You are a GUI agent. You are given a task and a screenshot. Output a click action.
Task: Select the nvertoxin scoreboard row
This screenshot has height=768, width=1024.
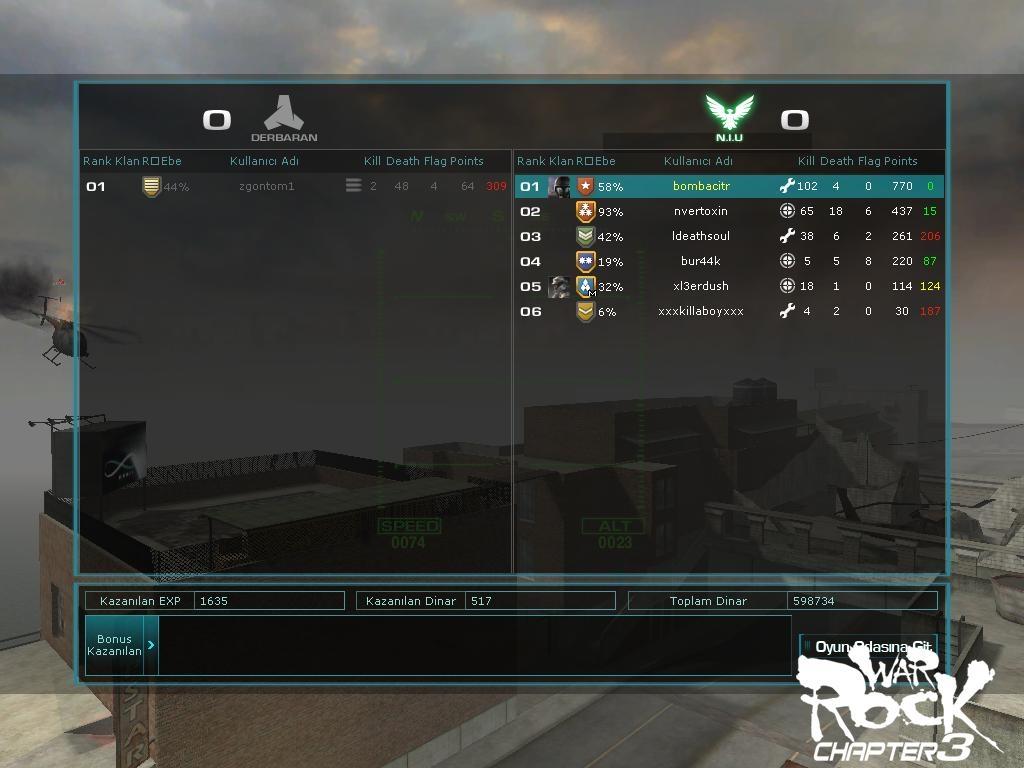[701, 211]
